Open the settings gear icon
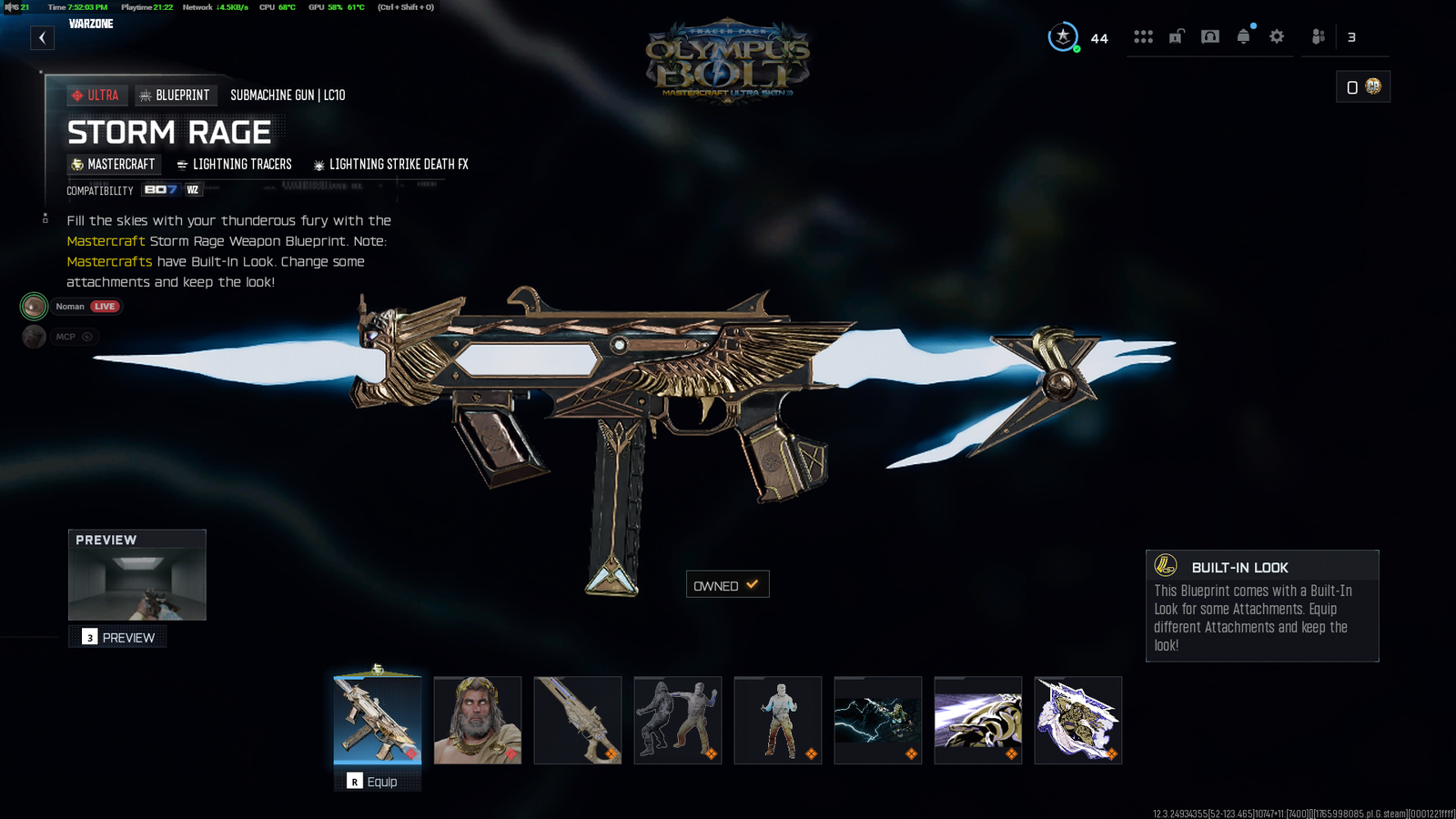The image size is (1456, 819). click(1277, 36)
